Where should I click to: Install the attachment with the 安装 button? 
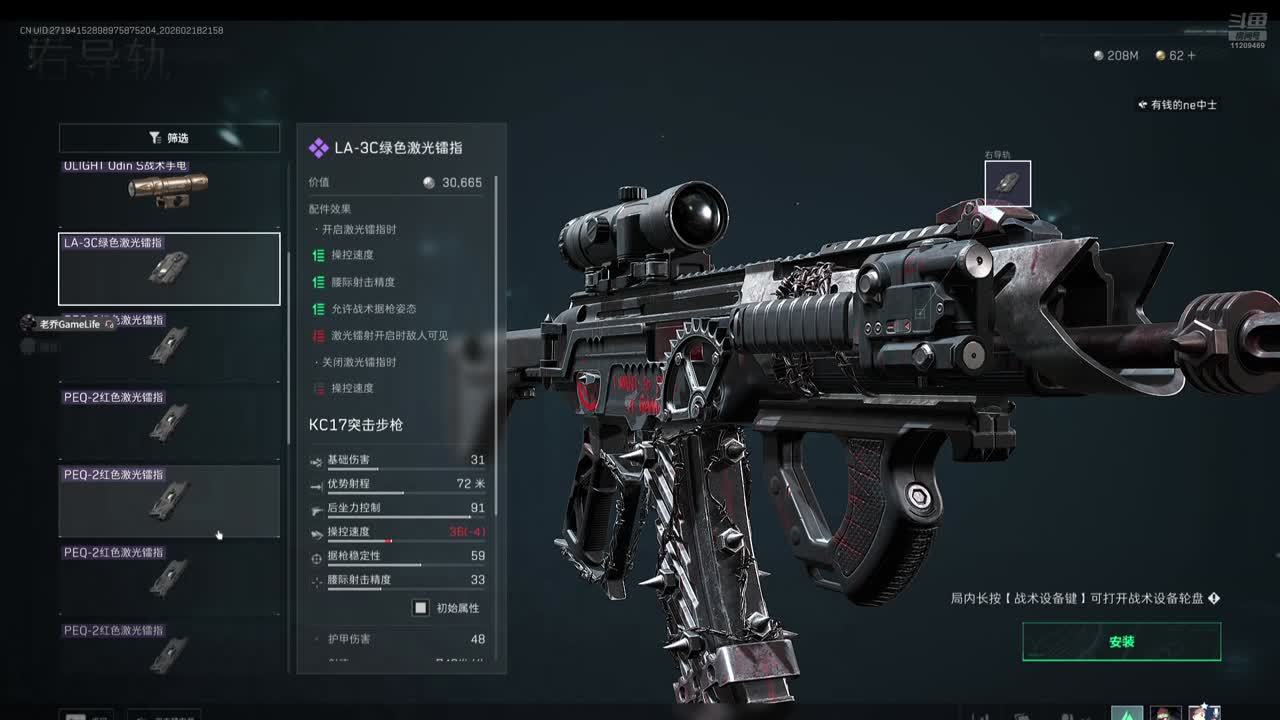1121,642
